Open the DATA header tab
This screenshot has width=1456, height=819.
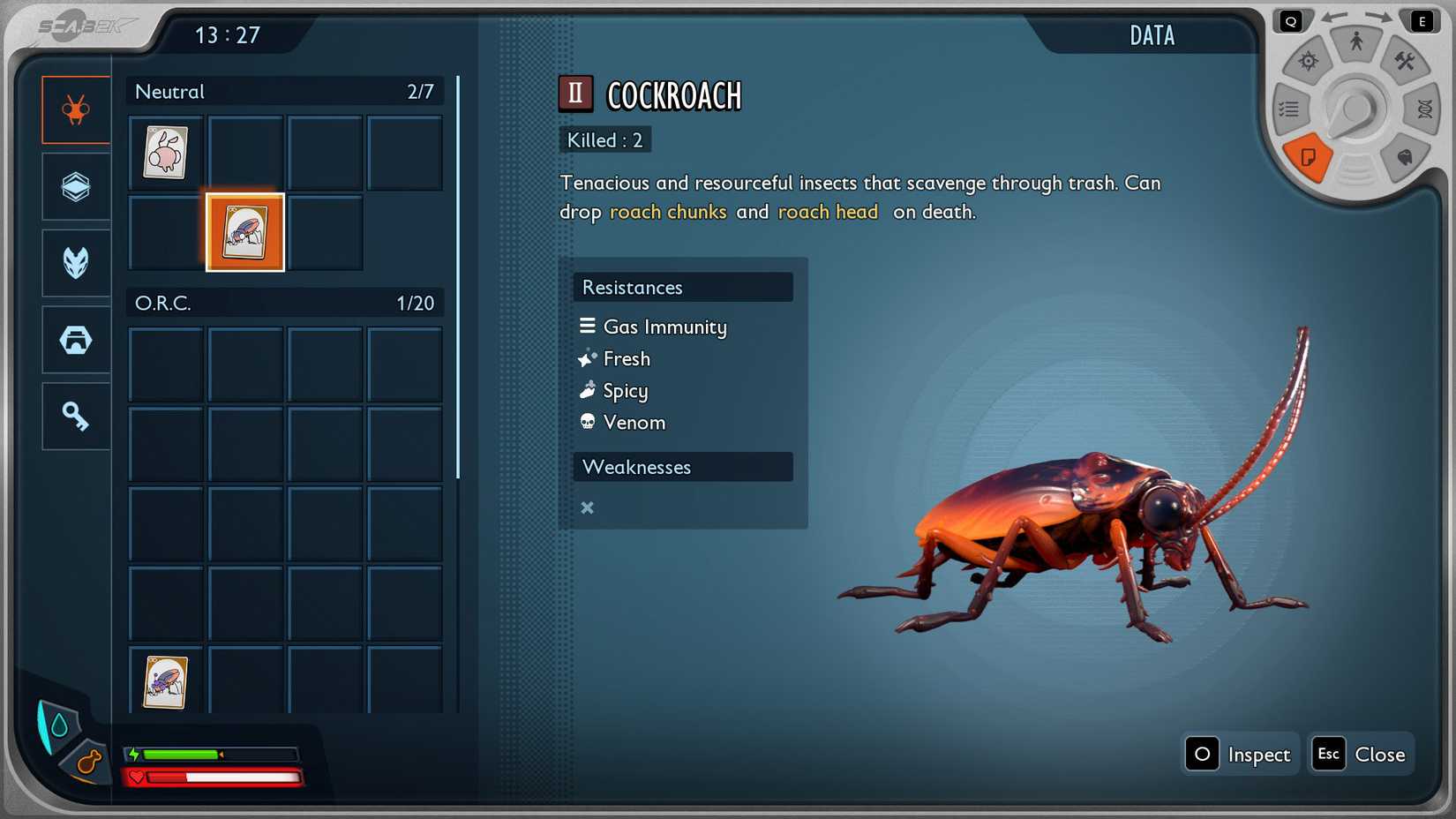coord(1152,35)
